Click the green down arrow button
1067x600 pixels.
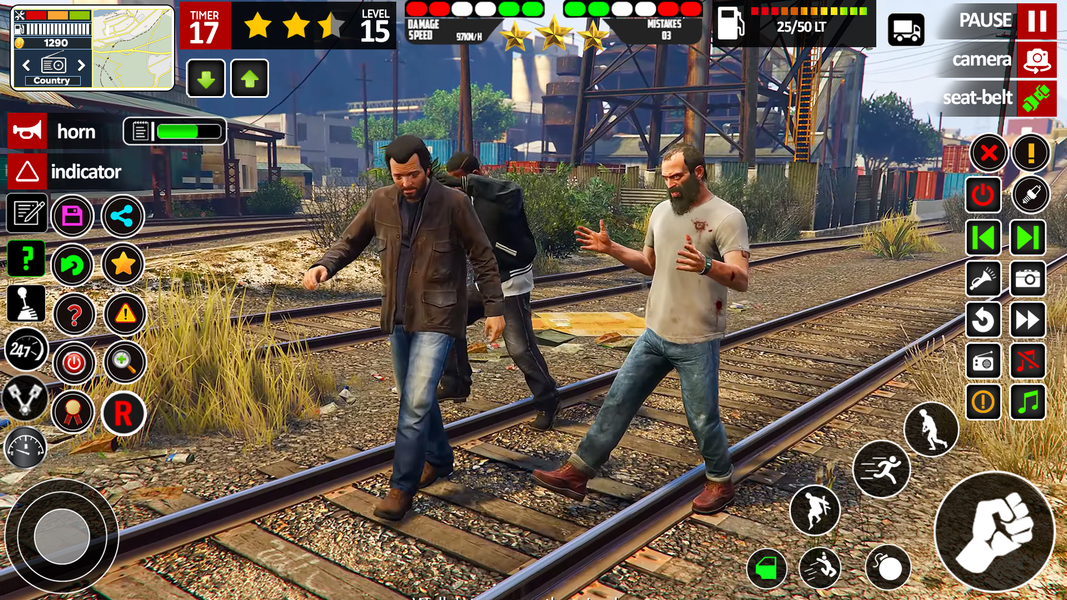[x=206, y=79]
